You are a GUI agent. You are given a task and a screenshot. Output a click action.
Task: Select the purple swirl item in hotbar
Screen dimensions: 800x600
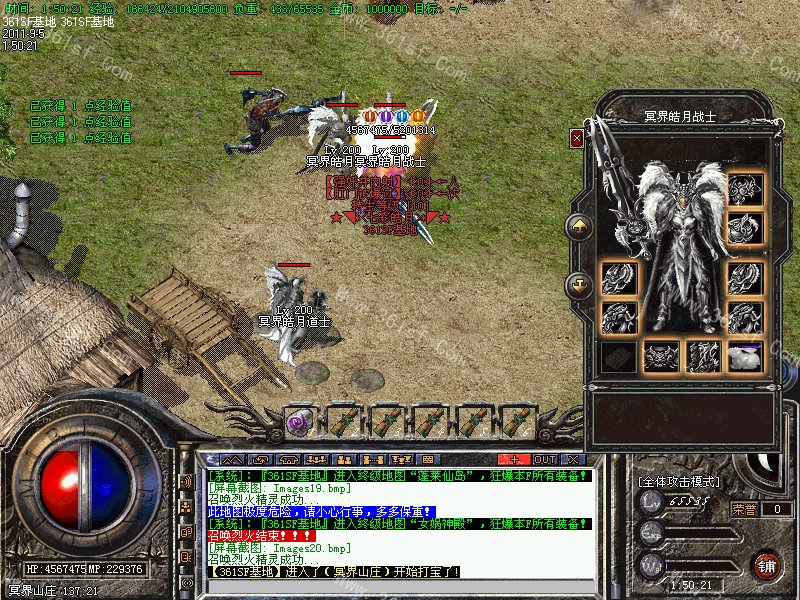[x=298, y=421]
